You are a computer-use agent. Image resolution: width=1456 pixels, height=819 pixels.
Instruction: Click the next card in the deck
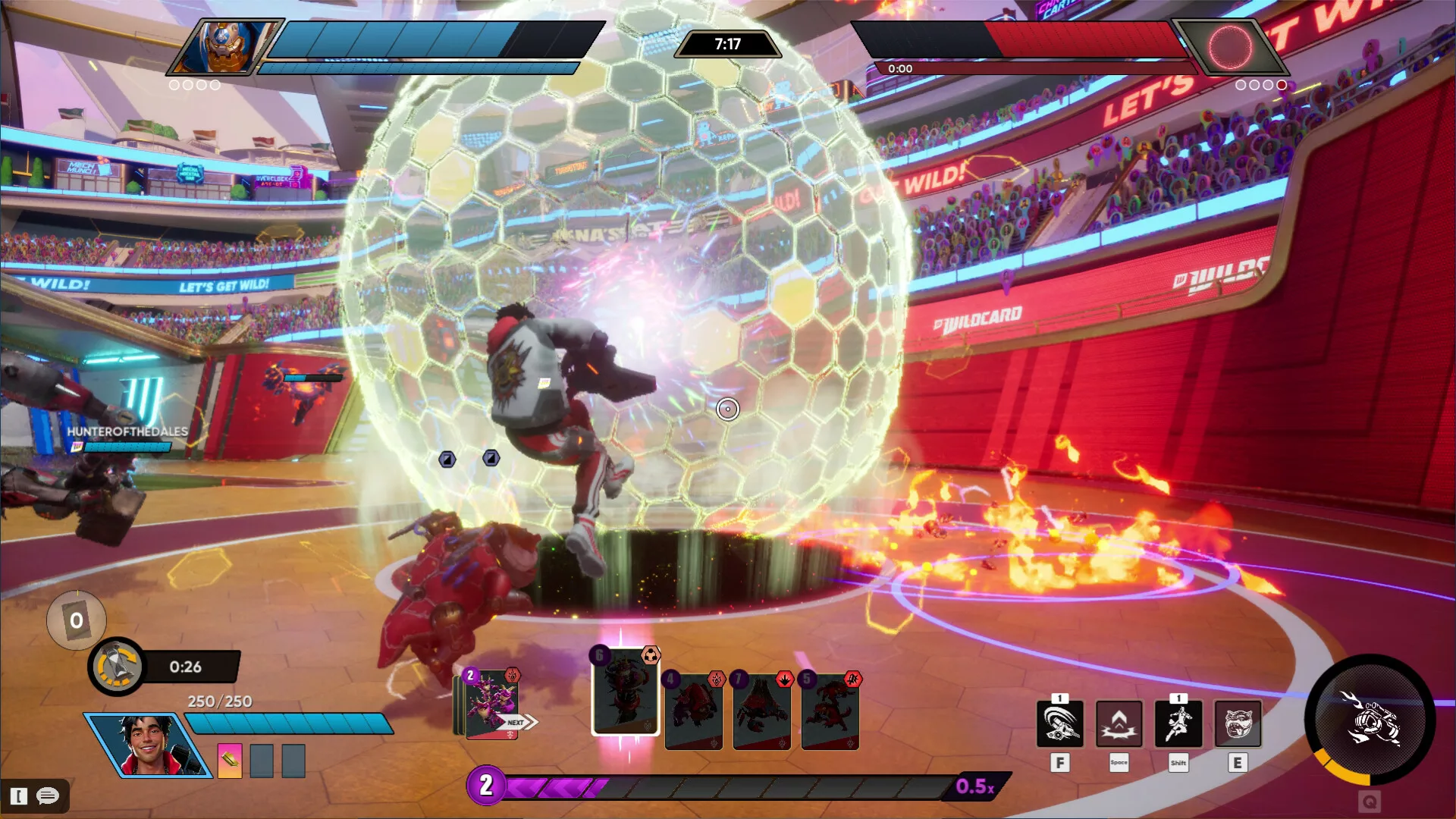tap(491, 705)
